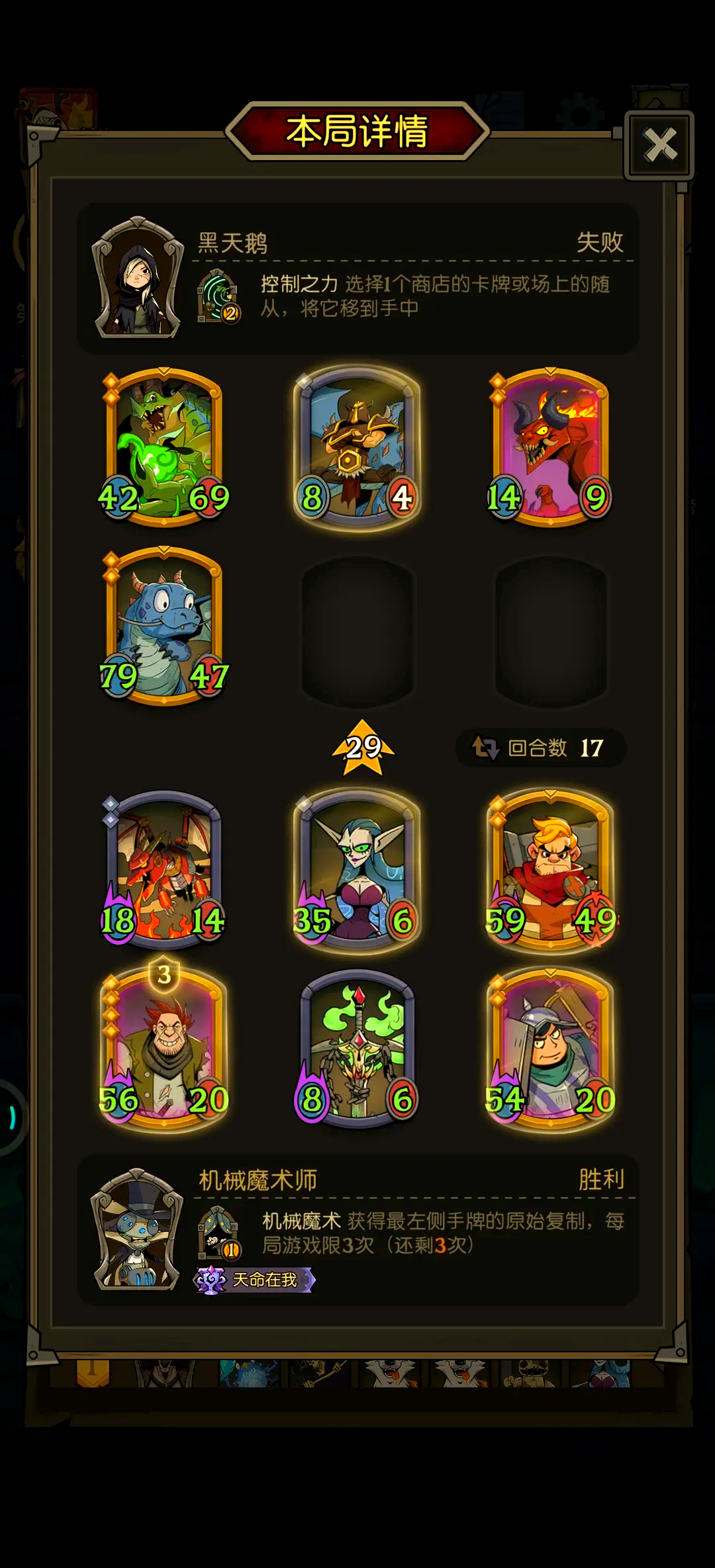
Task: Inspect the green flaming sword card 8/6
Action: click(358, 1049)
